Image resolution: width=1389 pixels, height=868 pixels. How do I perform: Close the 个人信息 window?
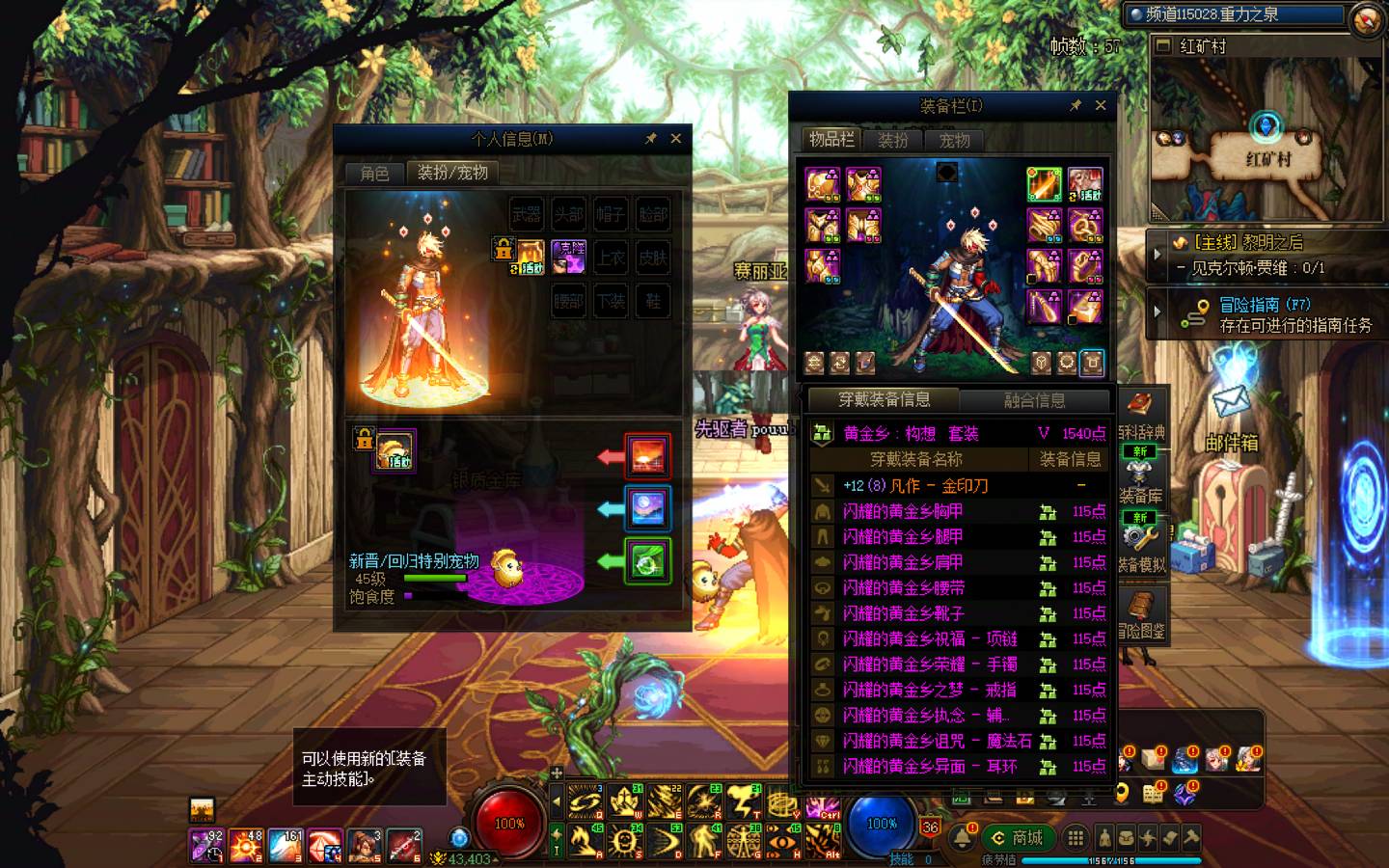pos(676,139)
